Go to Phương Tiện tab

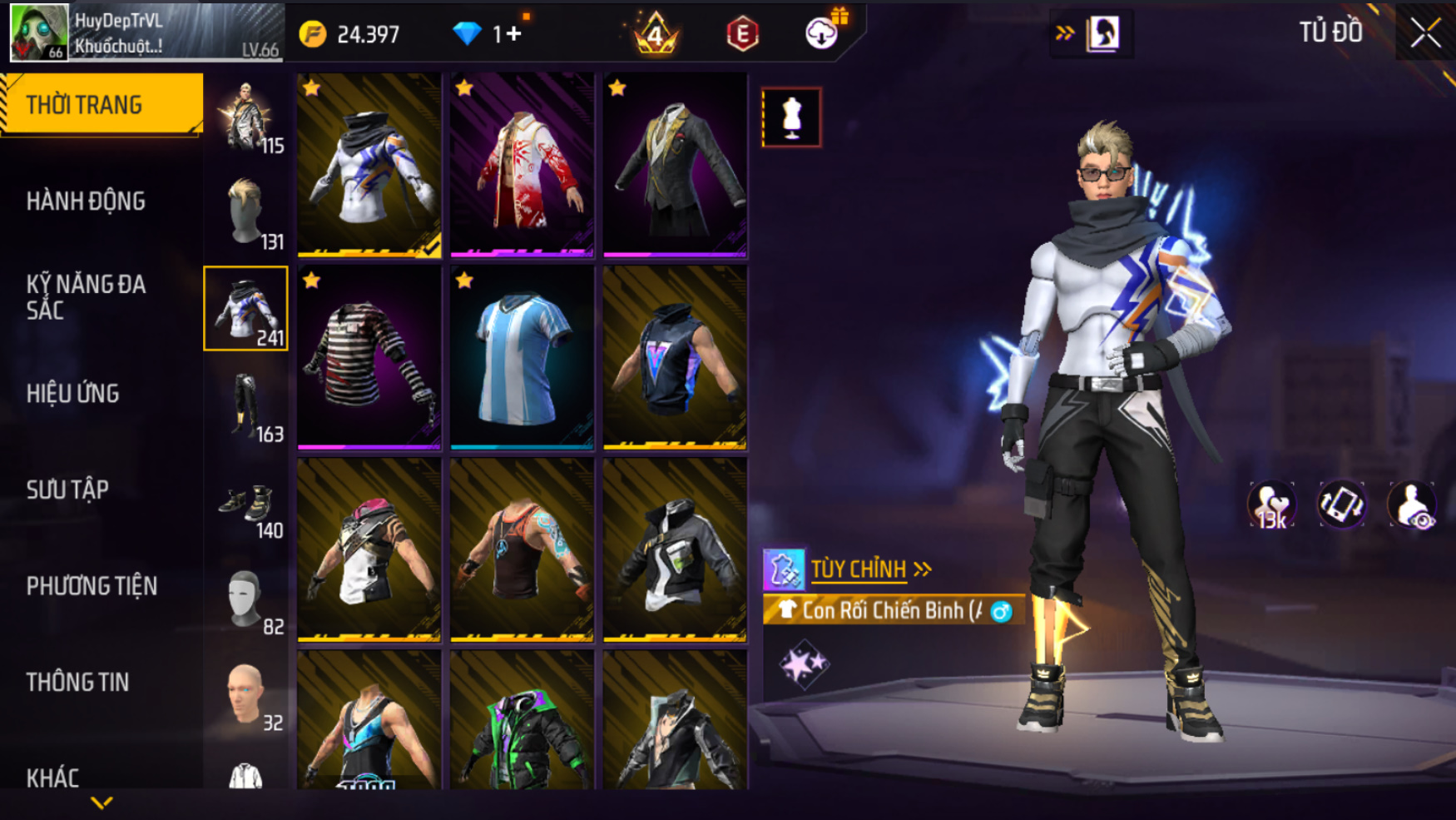tap(92, 586)
